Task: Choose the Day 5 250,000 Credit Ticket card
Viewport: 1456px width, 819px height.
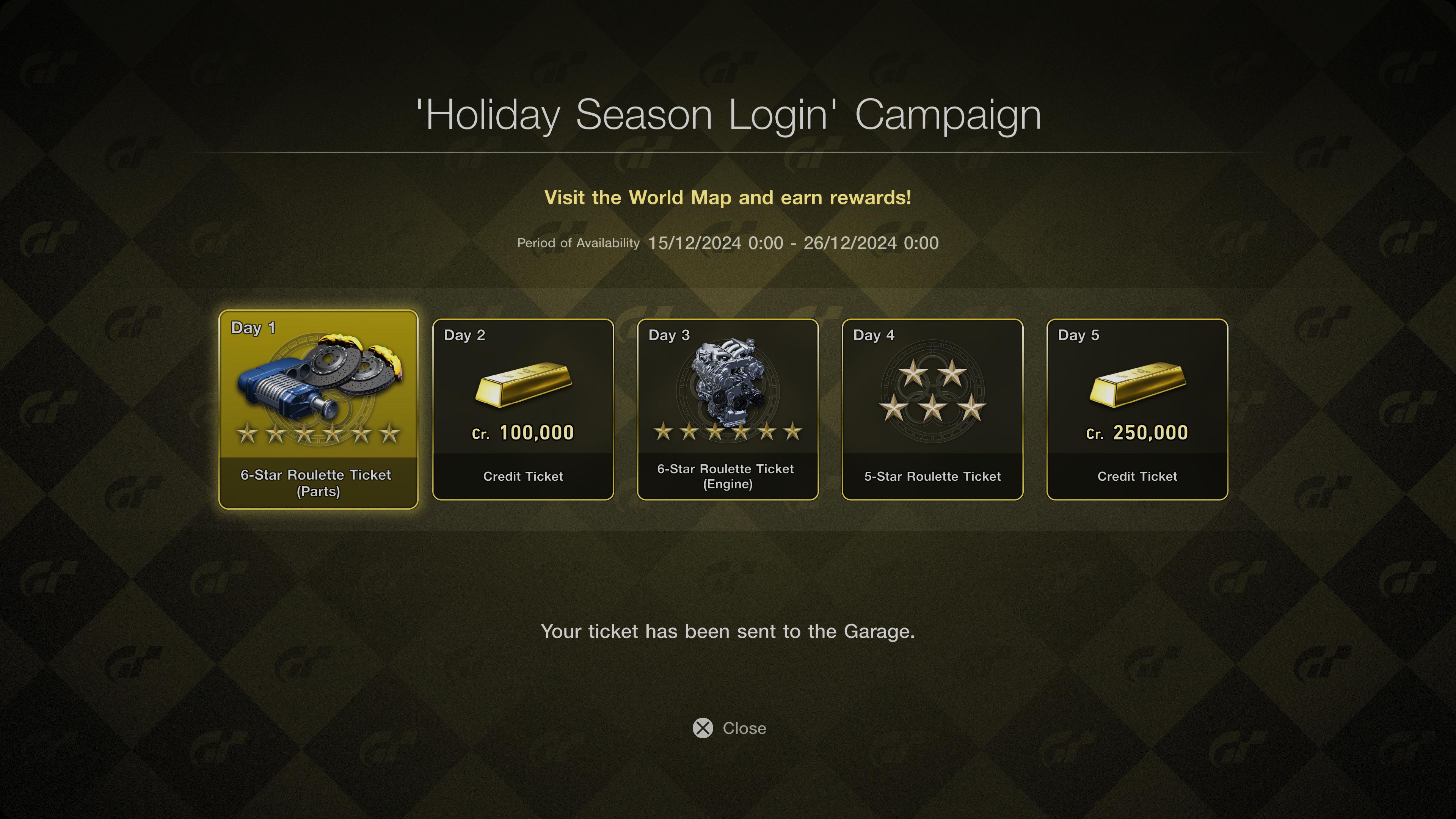Action: (x=1137, y=409)
